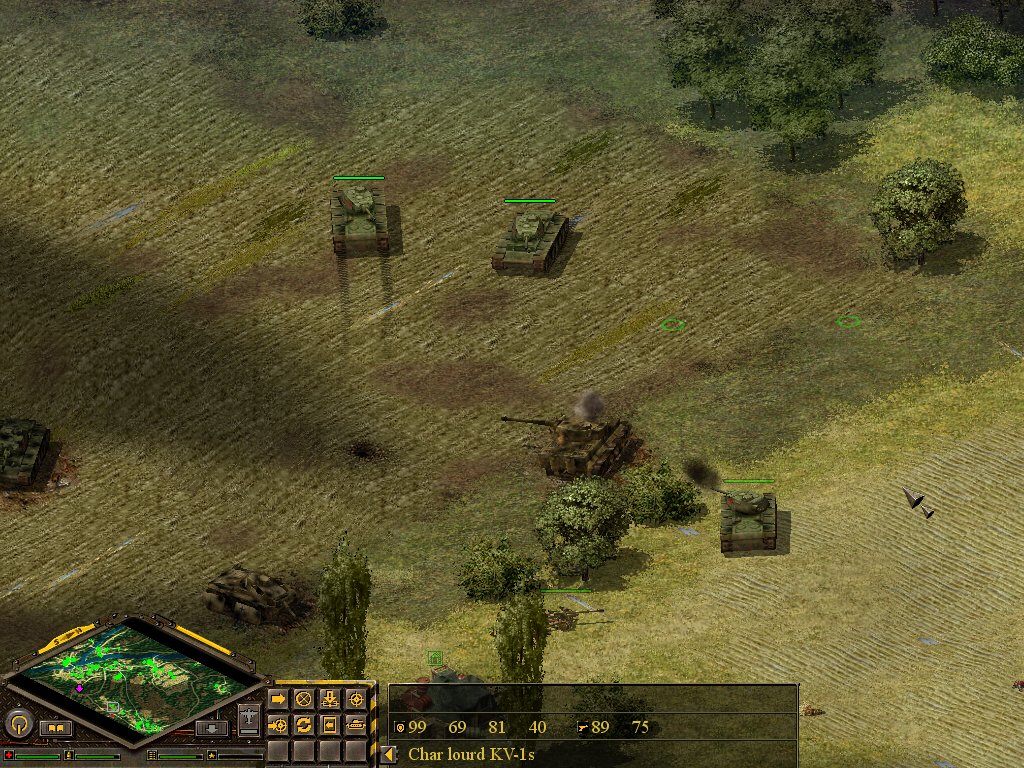Collapse the unit info panel arrow
Screen dimensions: 1024x768
[388, 755]
